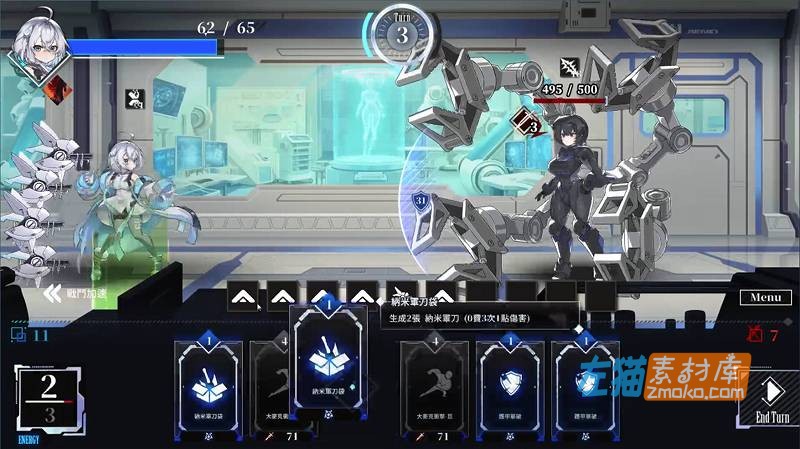Open the draw pile showing 11

[x=29, y=335]
